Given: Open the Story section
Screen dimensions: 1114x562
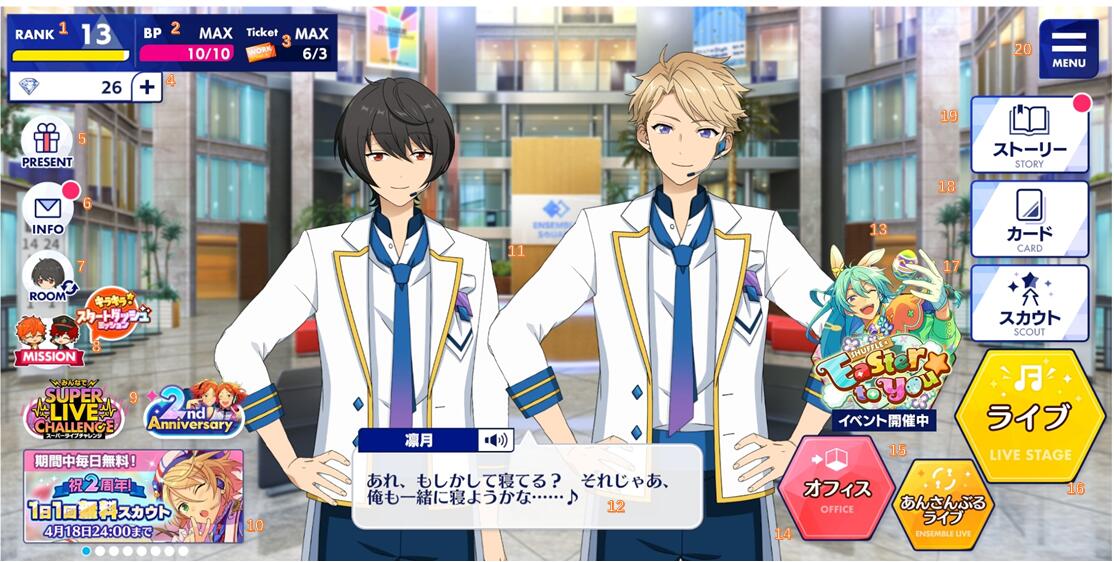Looking at the screenshot, I should pyautogui.click(x=1029, y=137).
